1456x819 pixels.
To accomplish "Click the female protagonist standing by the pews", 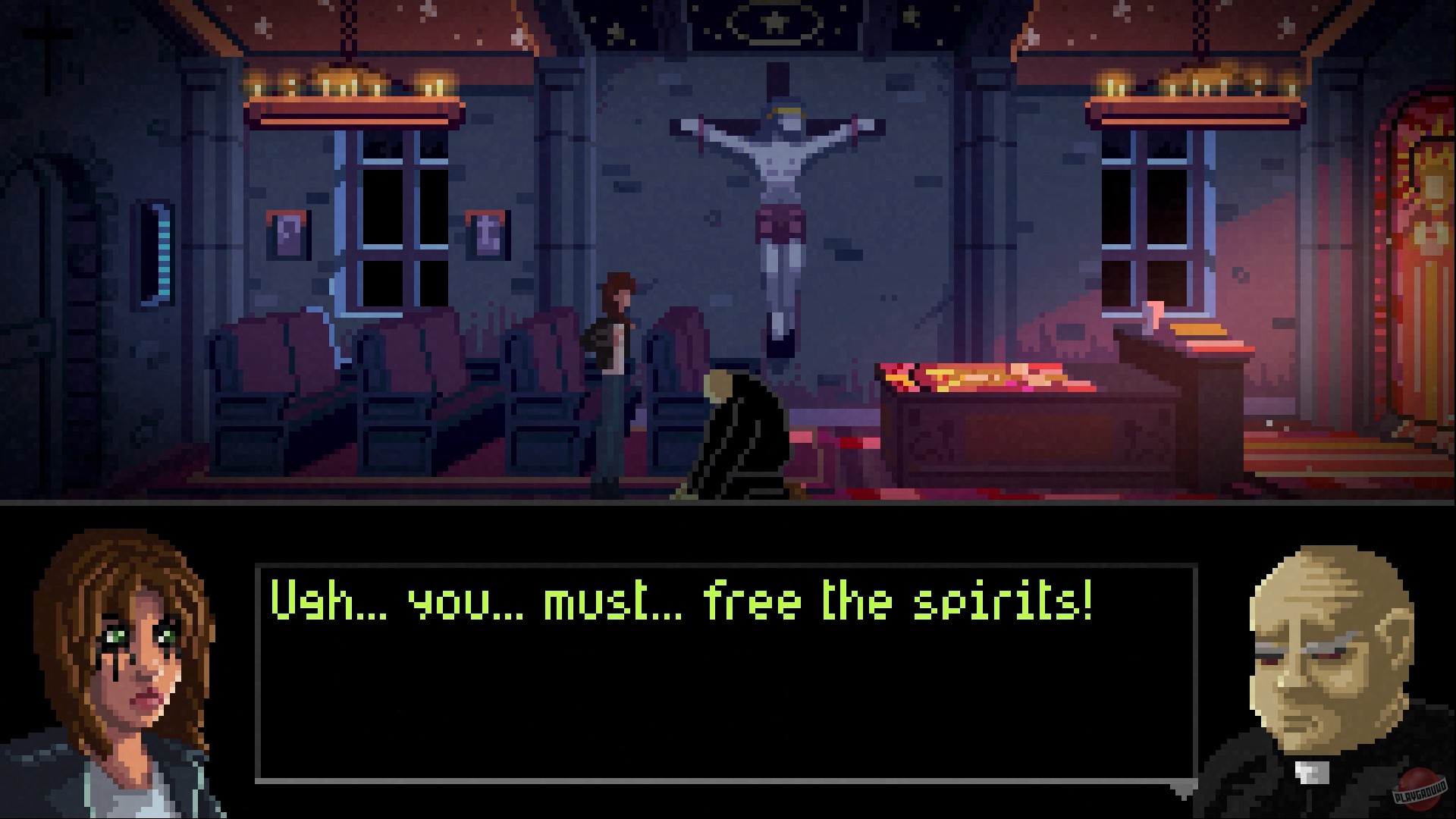I will point(614,364).
